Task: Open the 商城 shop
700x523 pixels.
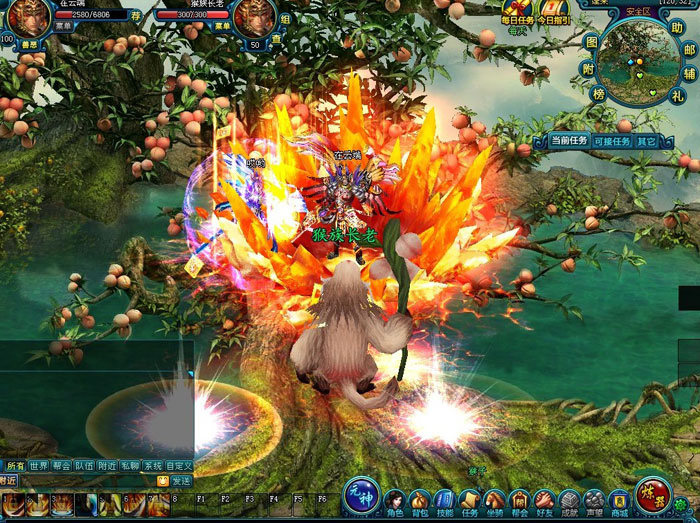Action: pyautogui.click(x=619, y=500)
